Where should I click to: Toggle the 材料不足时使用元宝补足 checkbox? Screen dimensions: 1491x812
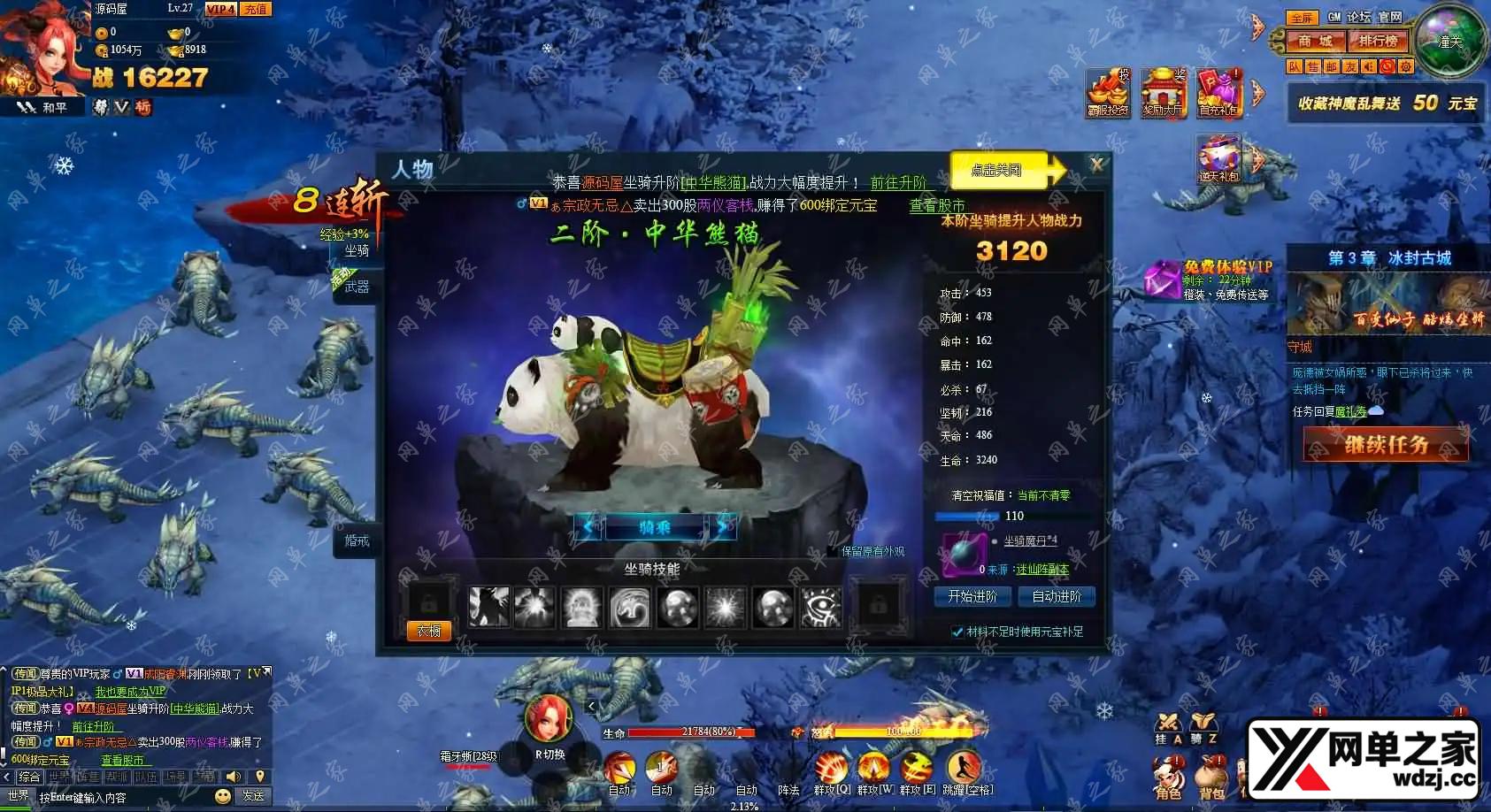[957, 632]
